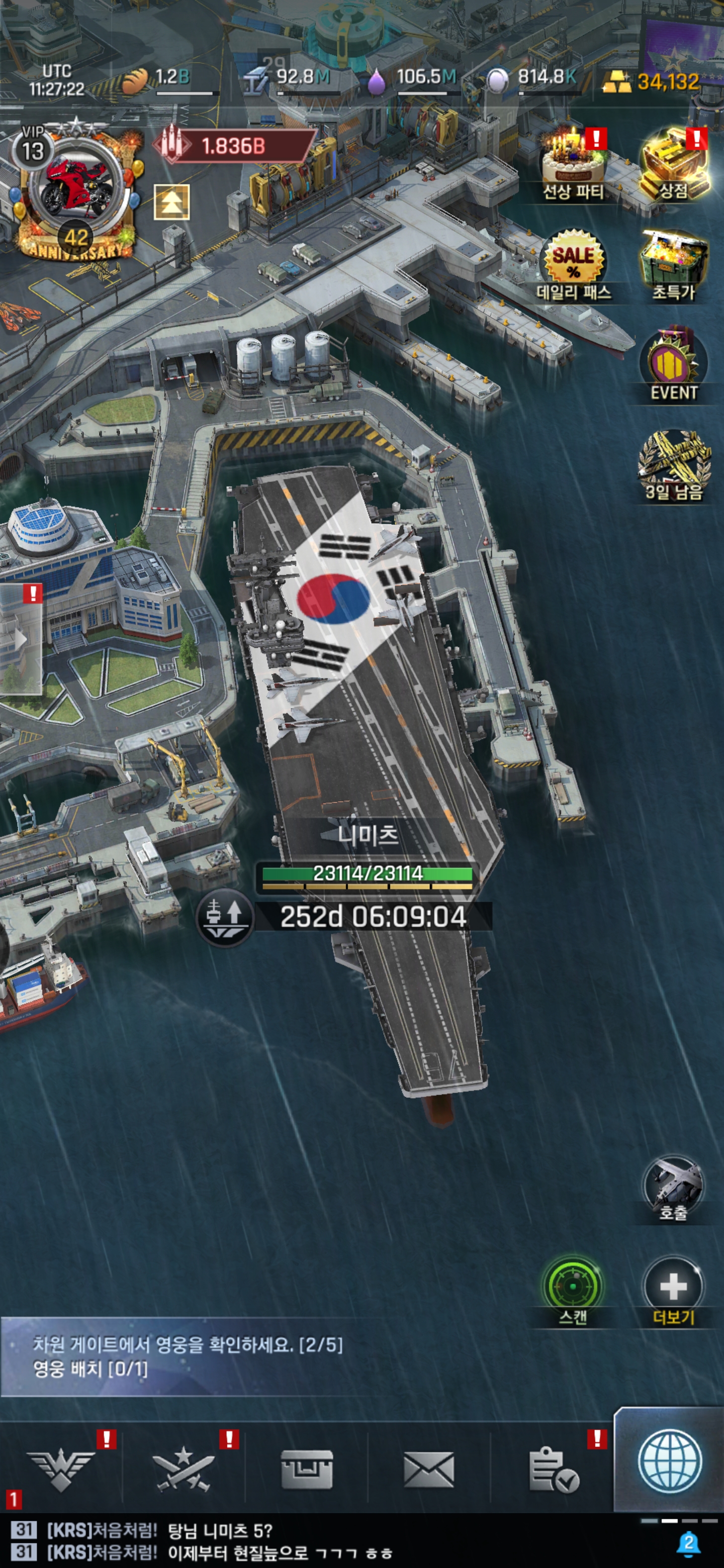This screenshot has width=724, height=1568.
Task: Open the player profile motorcycle avatar
Action: (x=75, y=185)
